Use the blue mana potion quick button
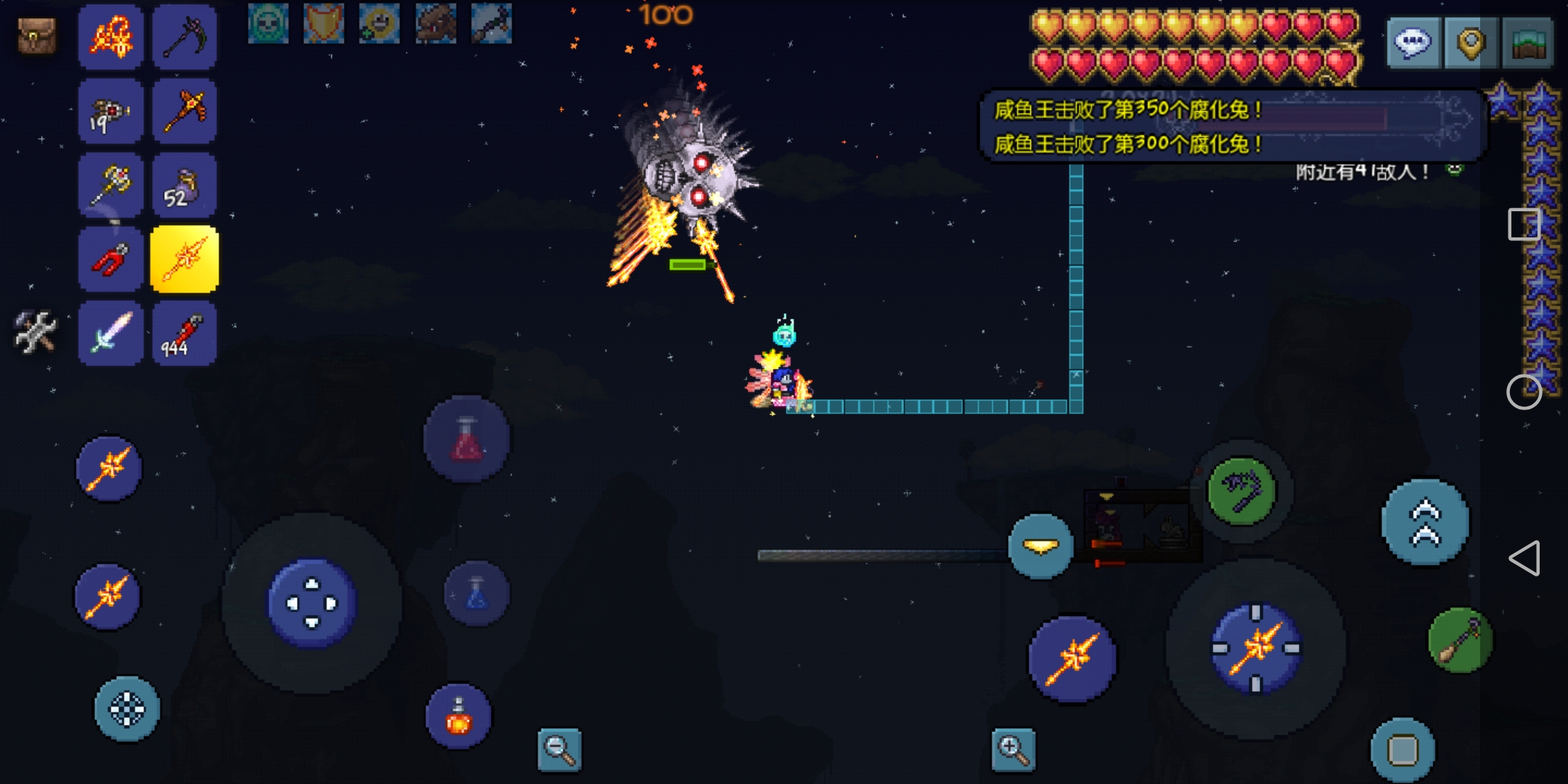Image resolution: width=1568 pixels, height=784 pixels. (476, 593)
